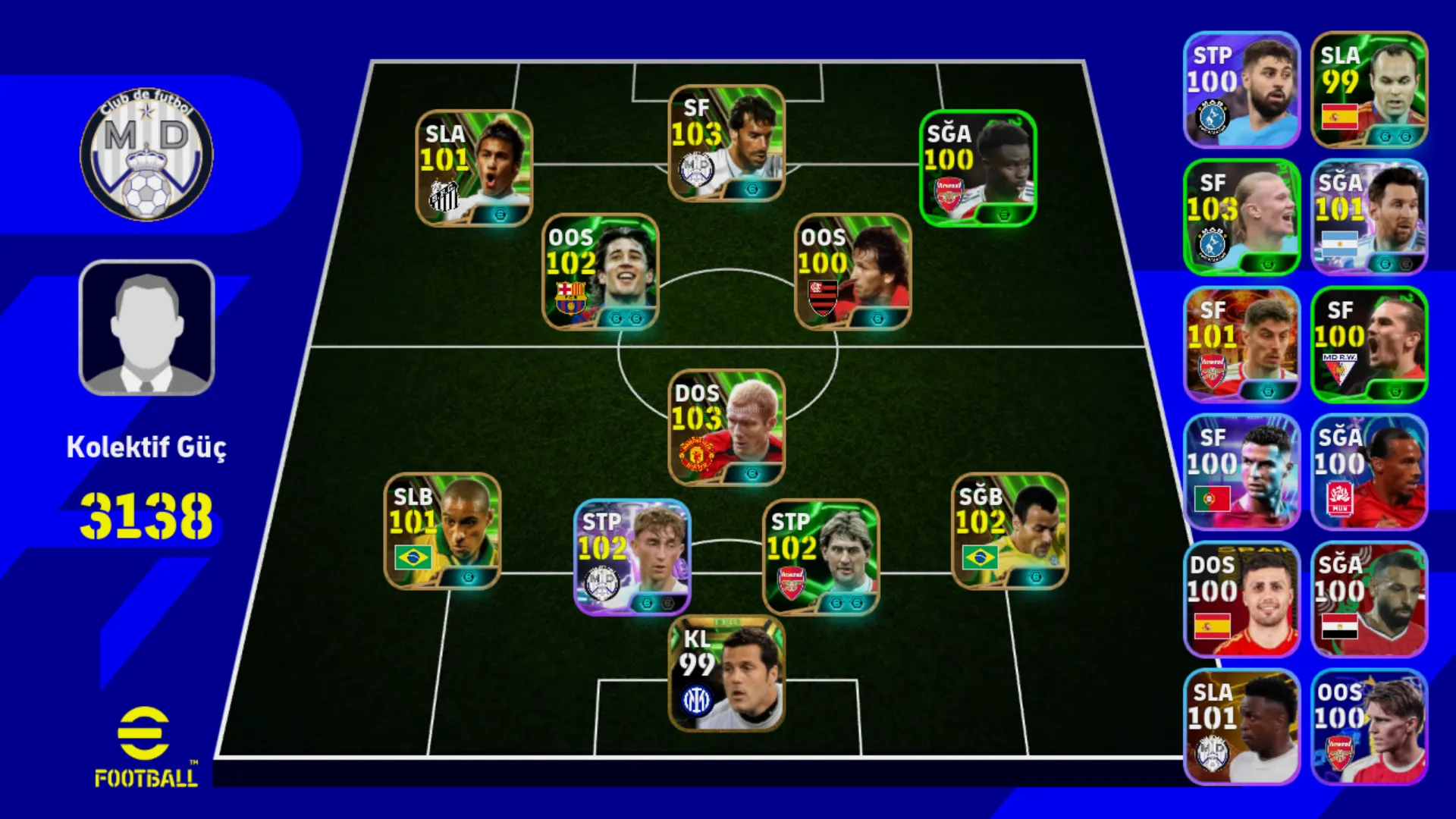This screenshot has width=1456, height=819.
Task: Select the DOS 100 Spain substitute card
Action: click(1241, 599)
